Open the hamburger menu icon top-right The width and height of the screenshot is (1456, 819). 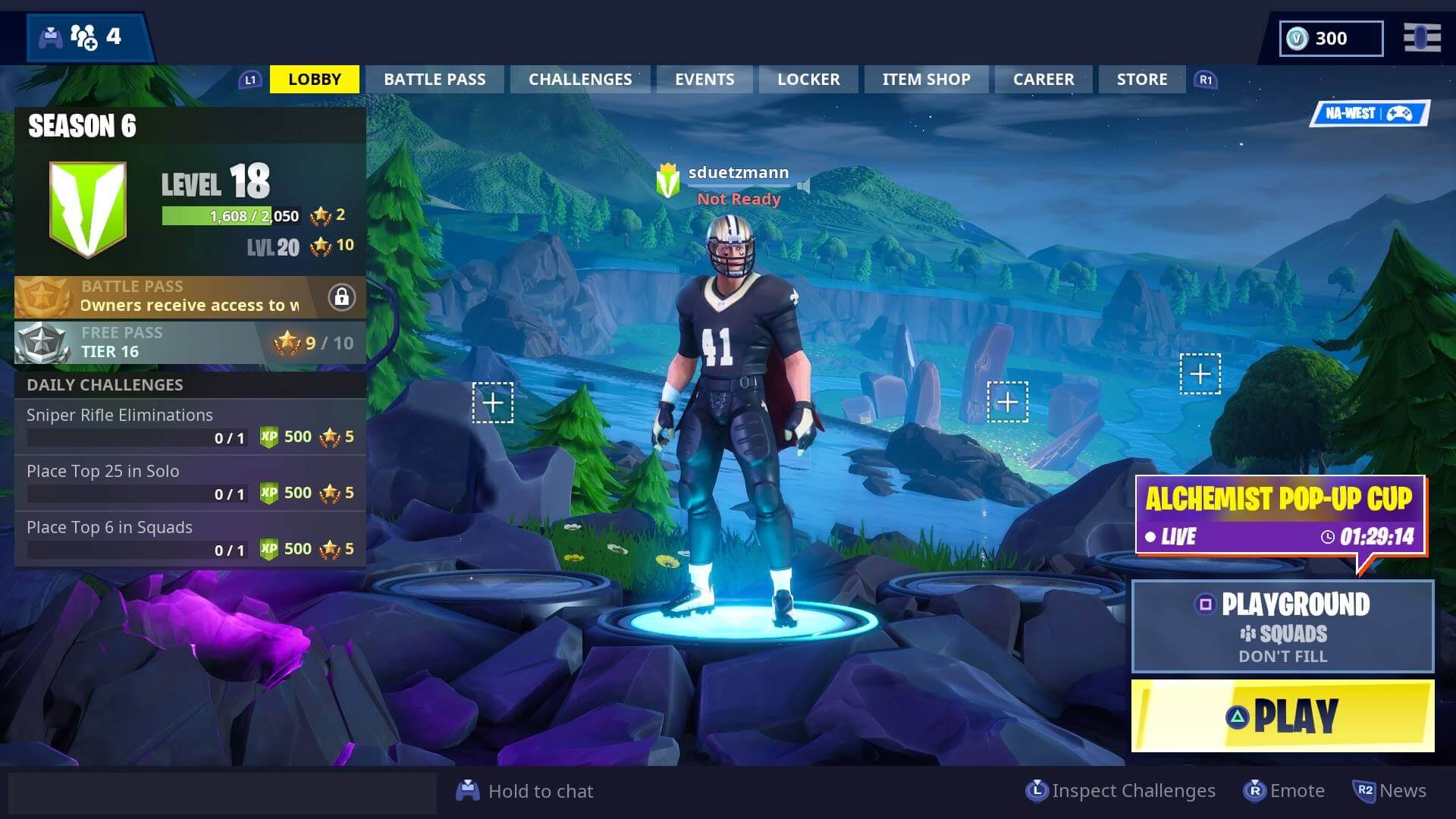(1423, 38)
